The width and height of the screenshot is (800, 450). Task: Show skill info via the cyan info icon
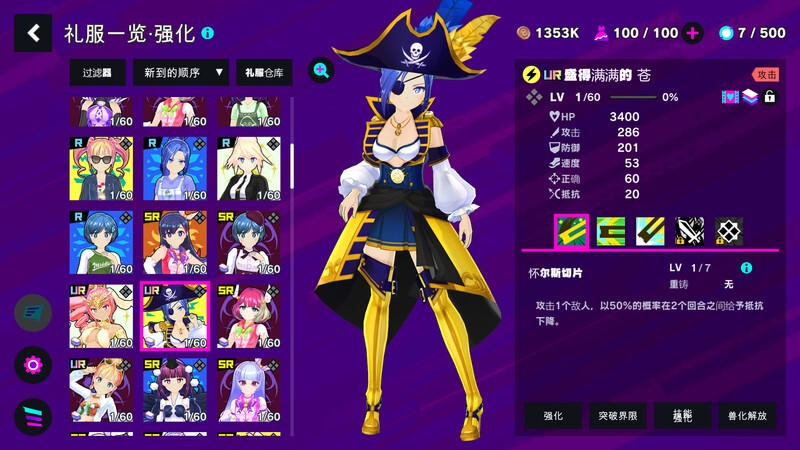(x=745, y=269)
